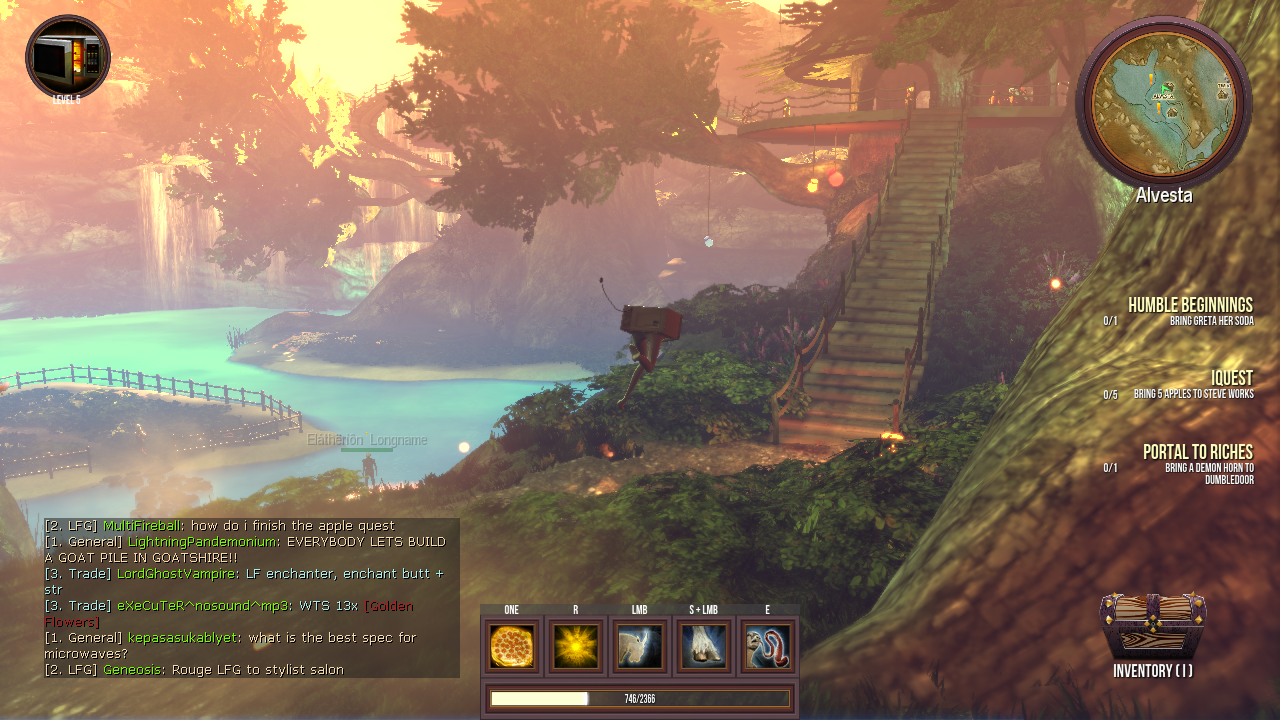Trigger the goat headbutt ability
The image size is (1280, 720).
pyautogui.click(x=640, y=646)
